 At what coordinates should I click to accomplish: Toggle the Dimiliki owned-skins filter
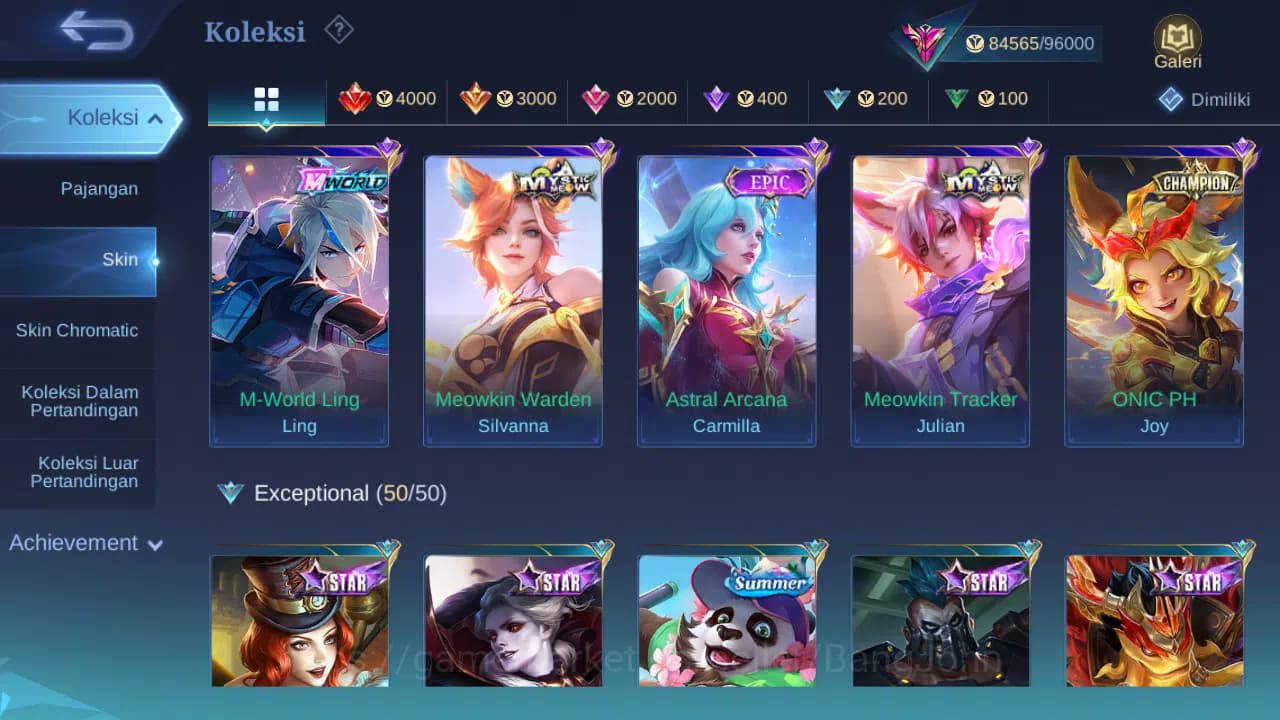[x=1202, y=99]
